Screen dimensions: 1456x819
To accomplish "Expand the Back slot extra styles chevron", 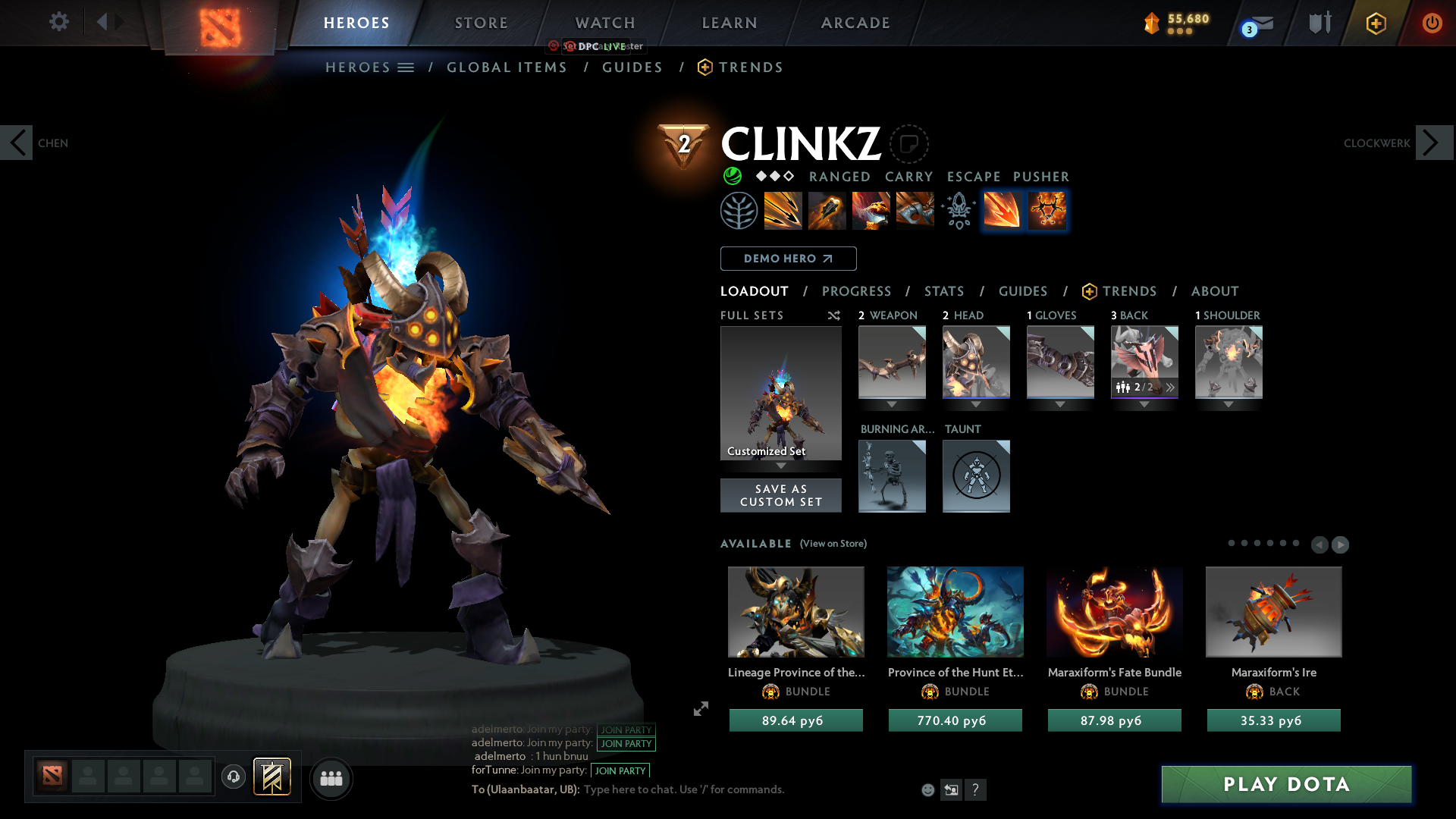I will 1171,387.
